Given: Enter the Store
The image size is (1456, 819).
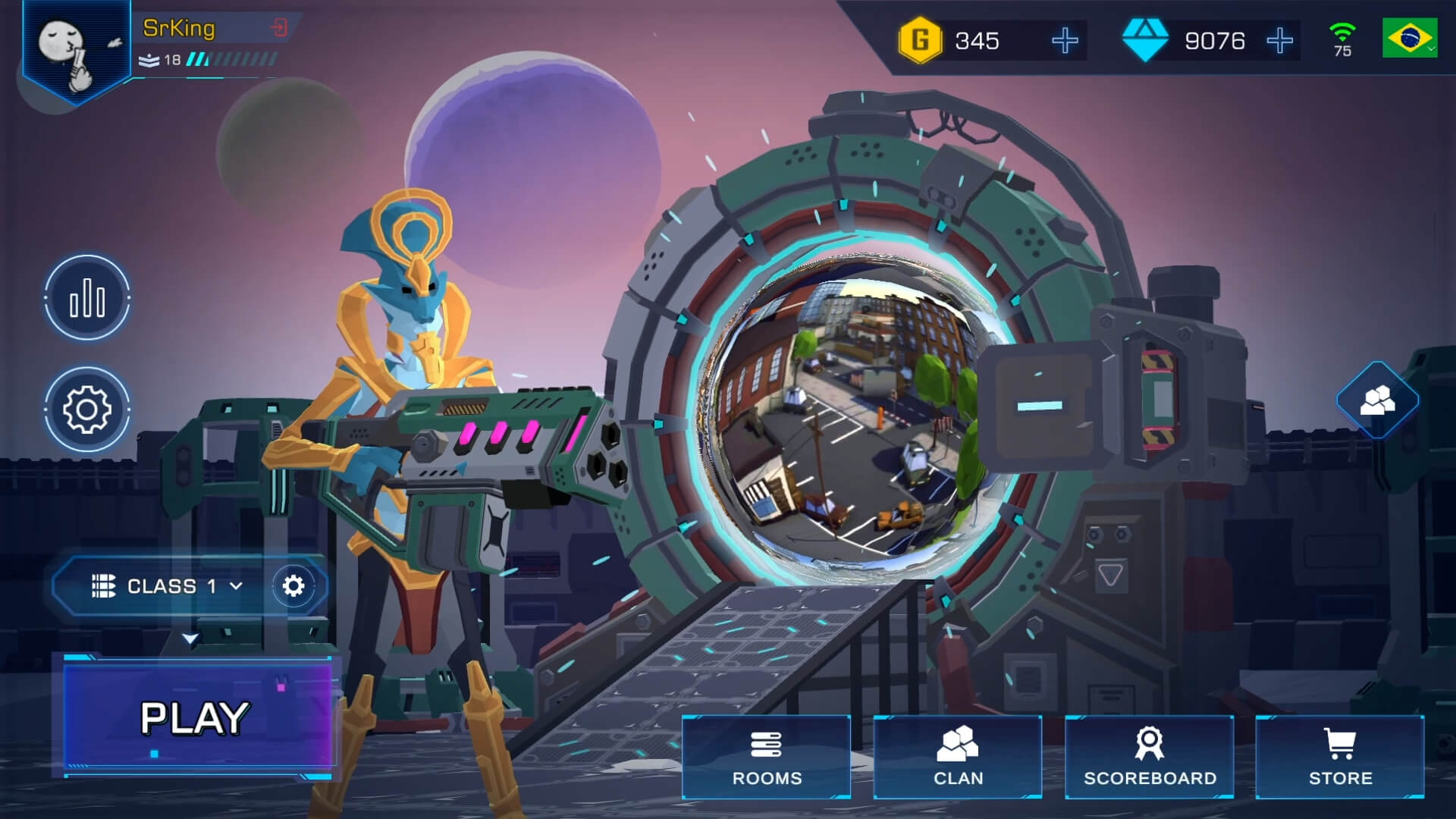Looking at the screenshot, I should pyautogui.click(x=1340, y=757).
